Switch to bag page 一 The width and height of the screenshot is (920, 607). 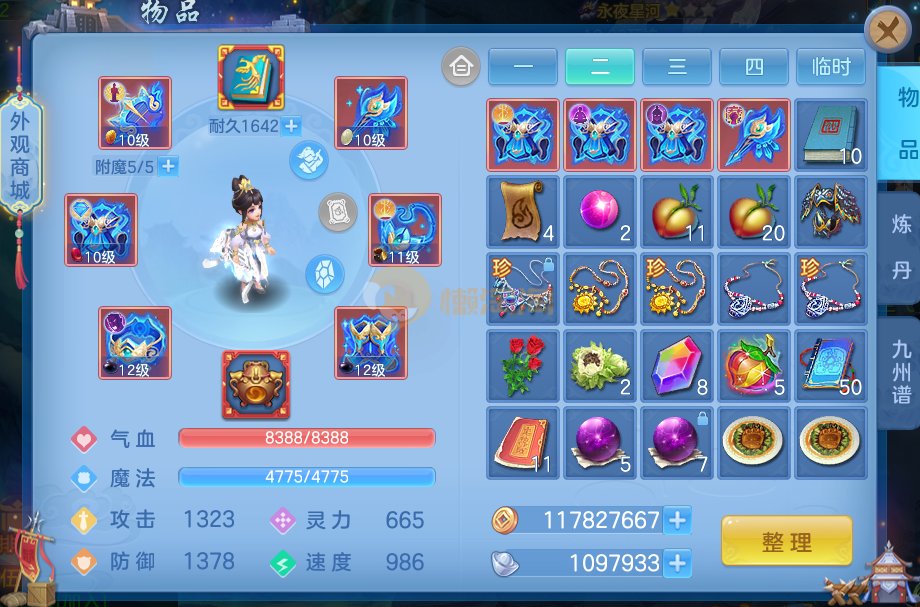coord(523,67)
